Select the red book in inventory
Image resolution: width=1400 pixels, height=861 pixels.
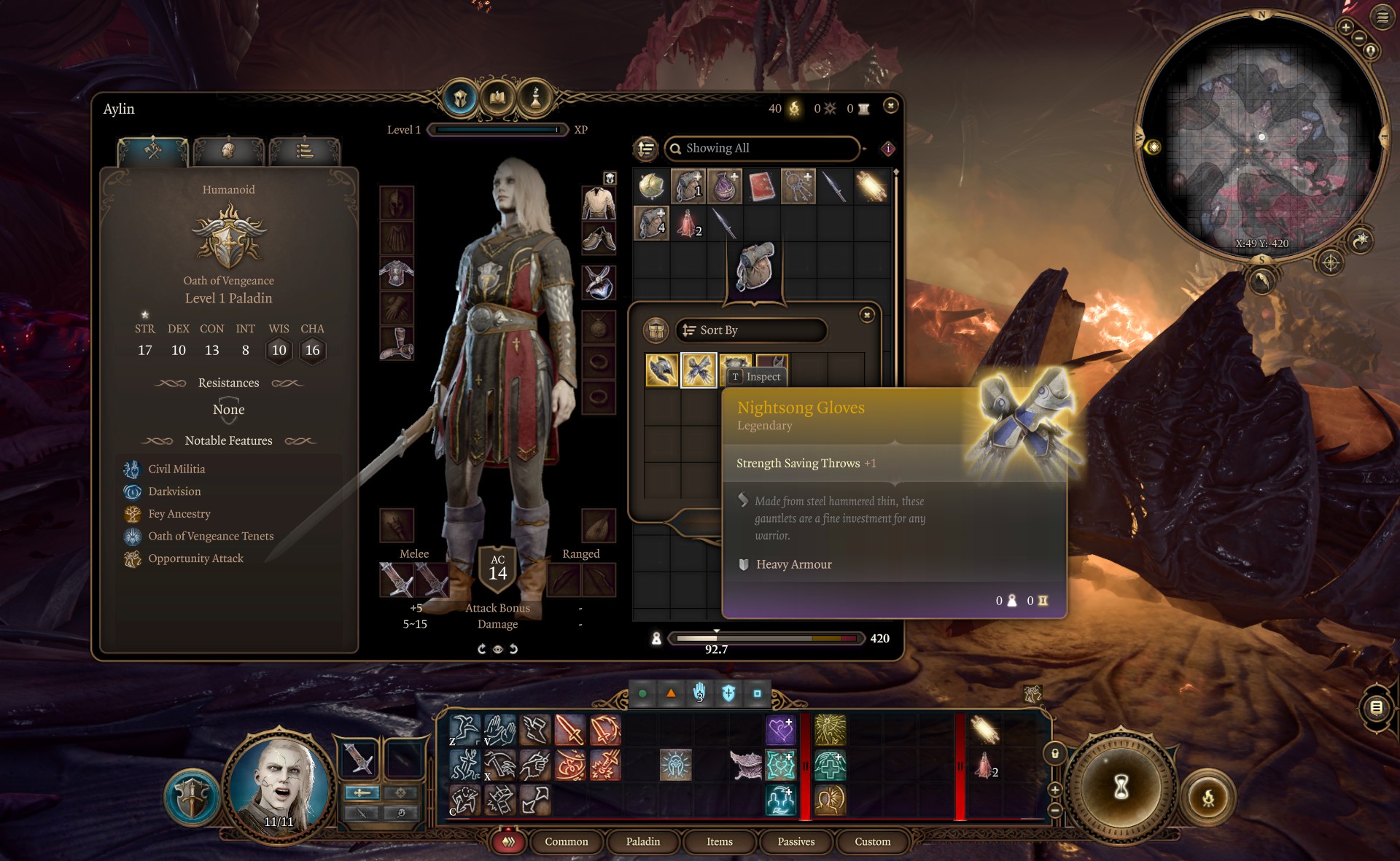761,187
